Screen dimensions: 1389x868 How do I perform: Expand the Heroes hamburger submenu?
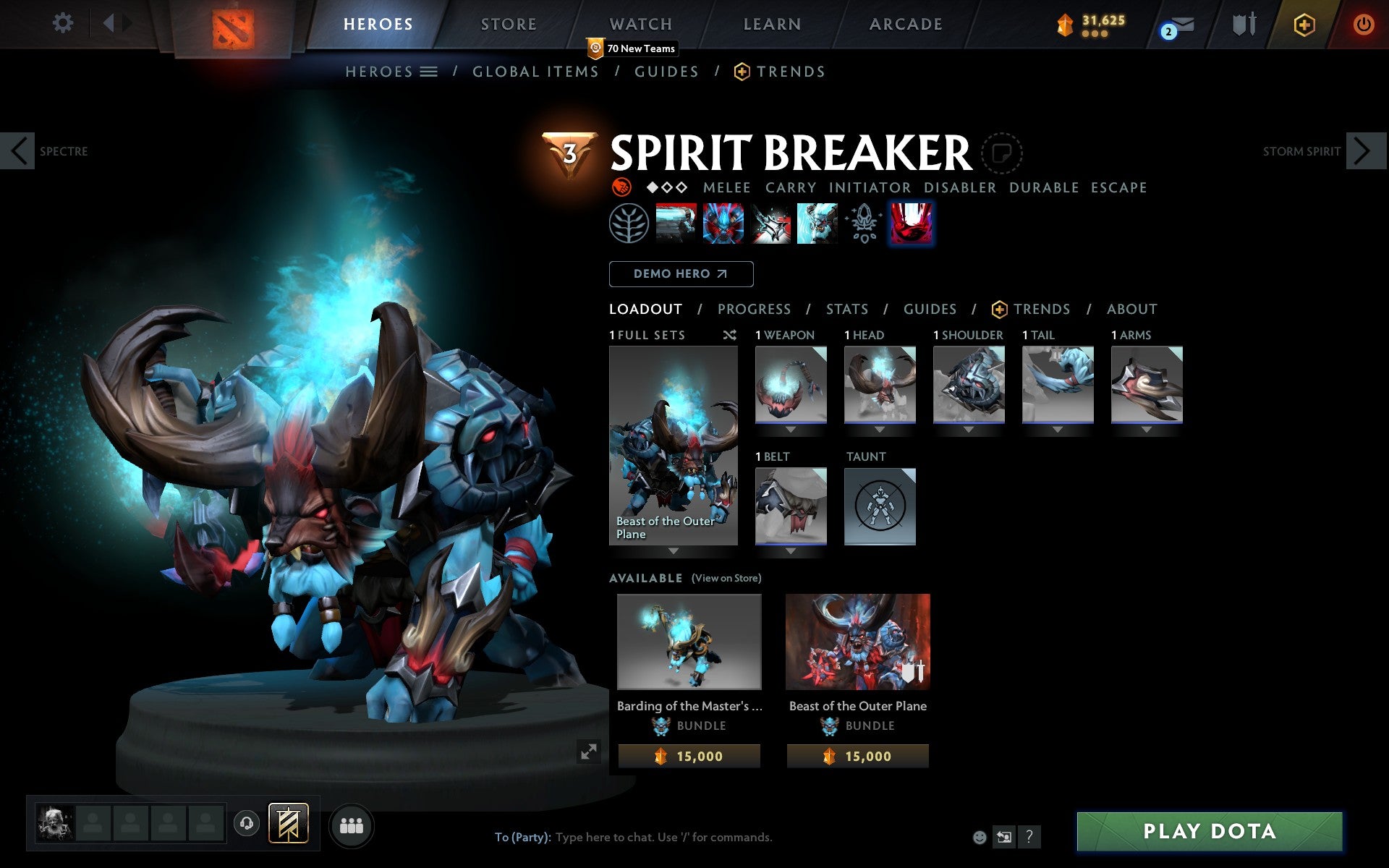point(428,71)
